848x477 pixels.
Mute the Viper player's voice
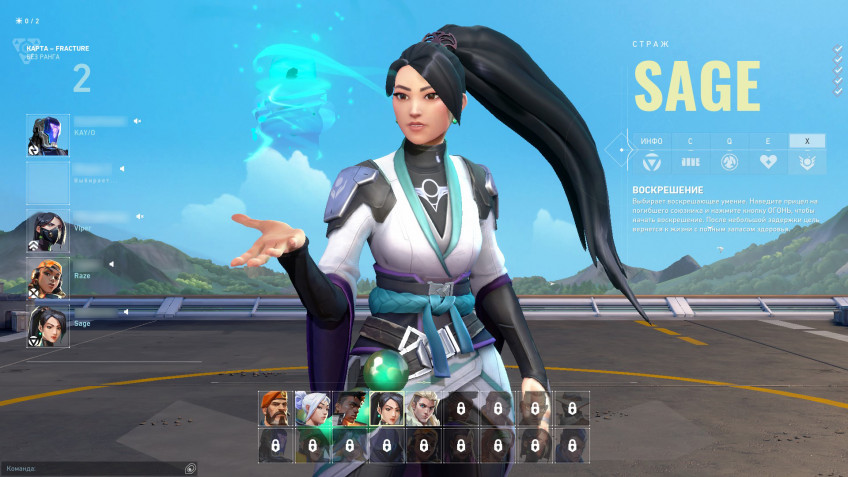(x=140, y=216)
